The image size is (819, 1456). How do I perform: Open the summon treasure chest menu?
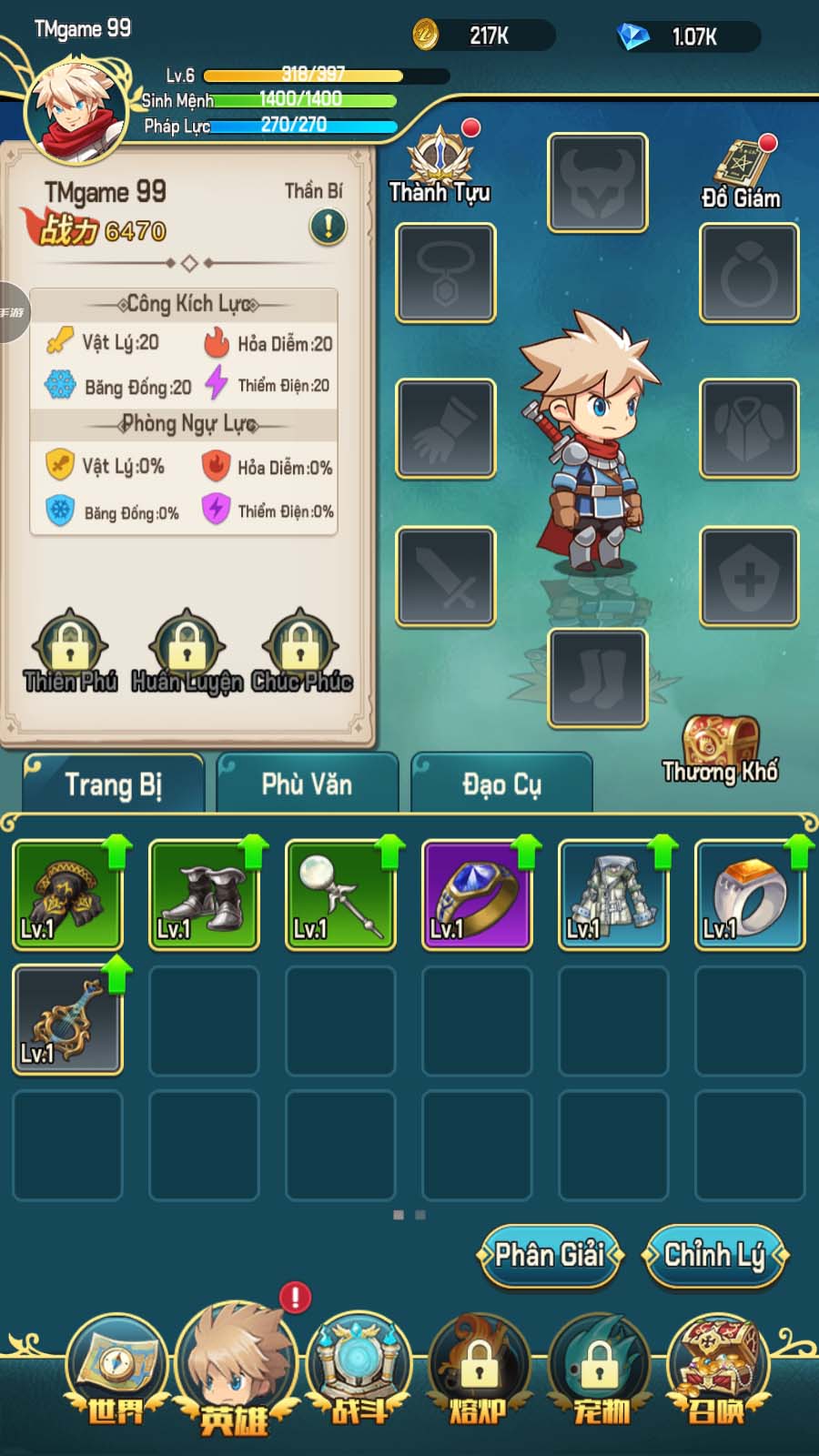click(x=718, y=1370)
